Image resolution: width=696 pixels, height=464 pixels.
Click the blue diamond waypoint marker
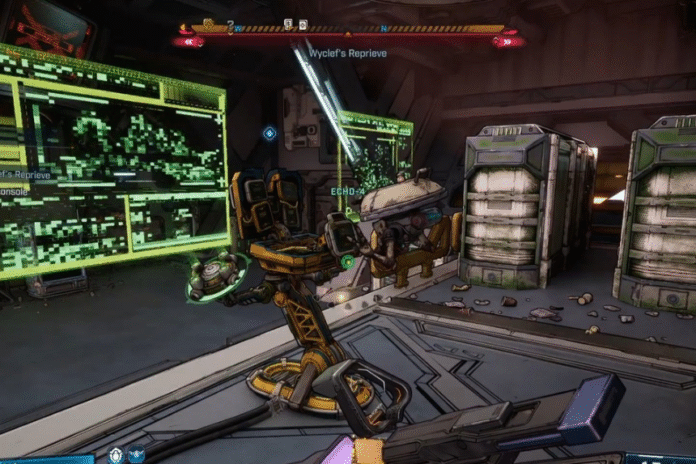pos(269,132)
